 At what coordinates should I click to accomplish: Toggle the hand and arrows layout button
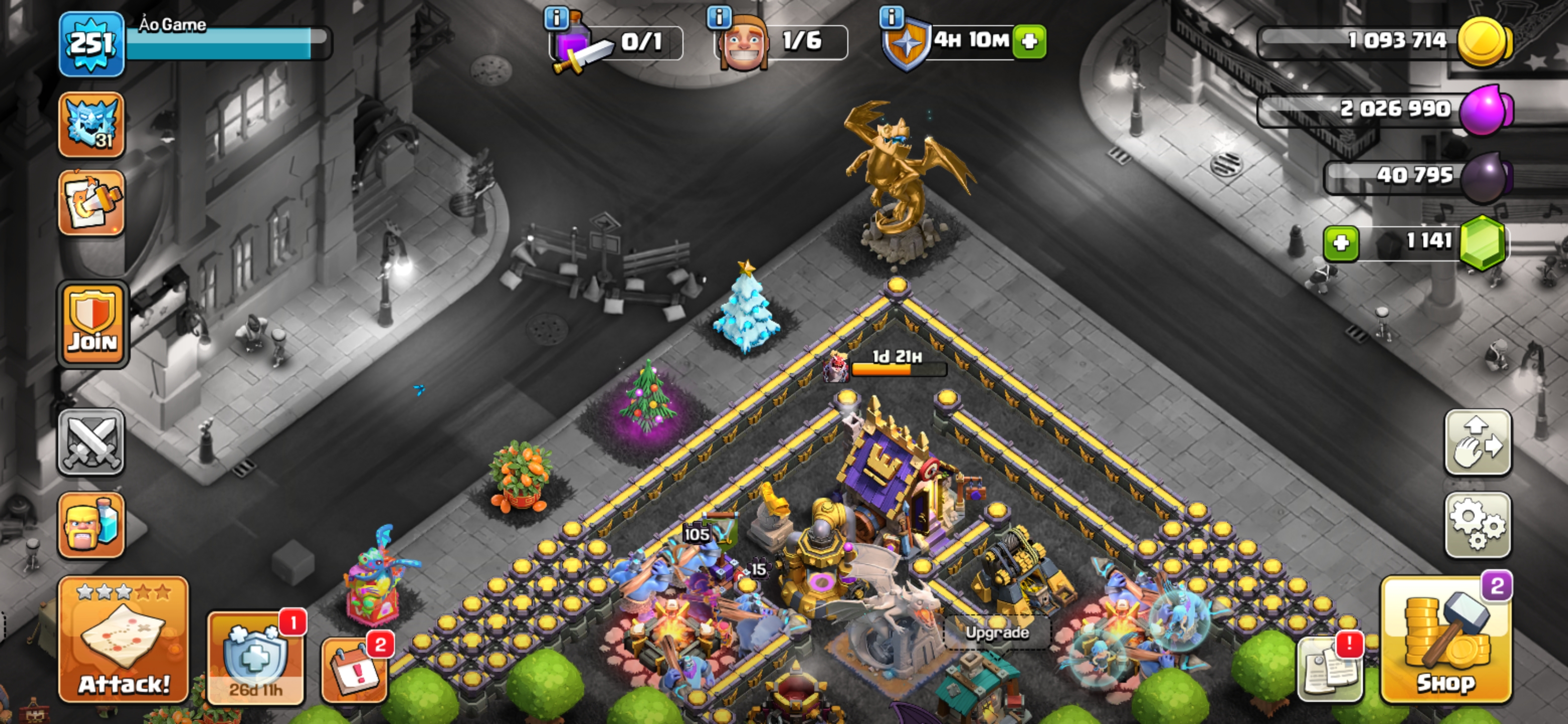[1478, 442]
